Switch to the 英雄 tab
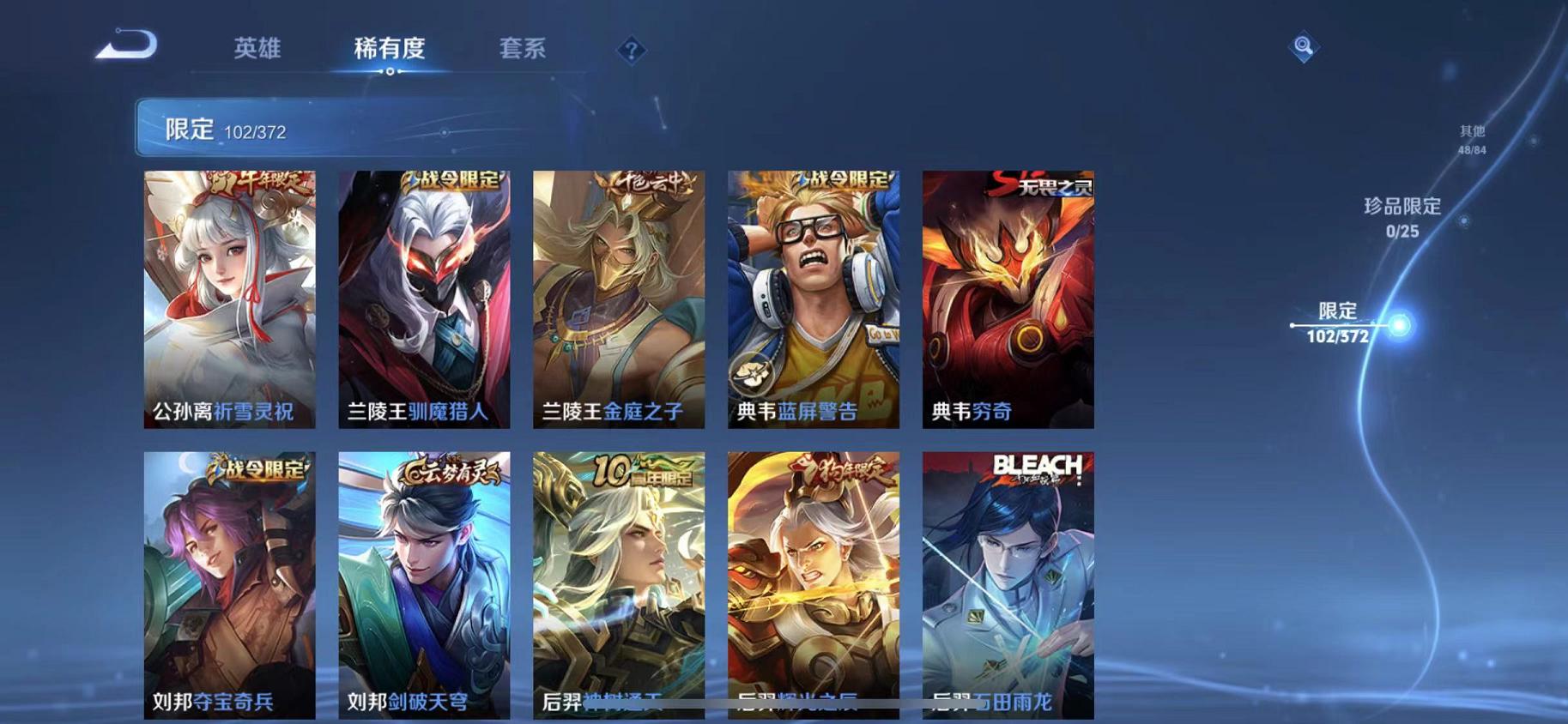Viewport: 1568px width, 724px height. pyautogui.click(x=257, y=50)
